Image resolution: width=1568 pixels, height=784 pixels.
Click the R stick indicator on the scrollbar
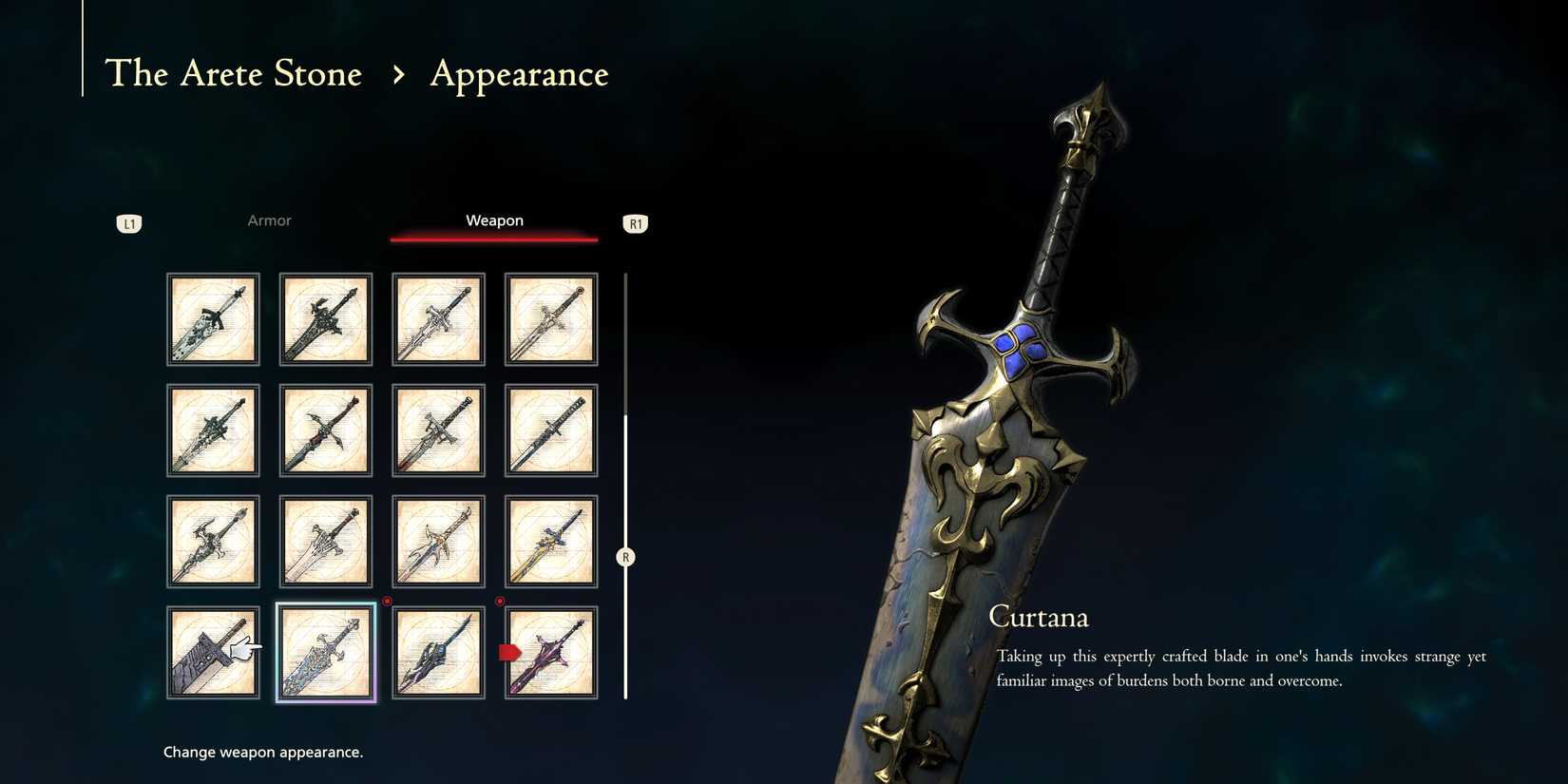625,557
